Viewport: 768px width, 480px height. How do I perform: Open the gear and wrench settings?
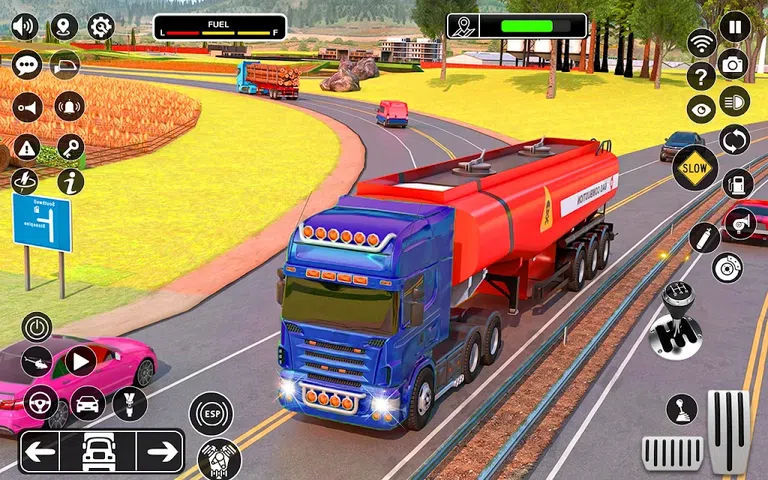click(101, 27)
